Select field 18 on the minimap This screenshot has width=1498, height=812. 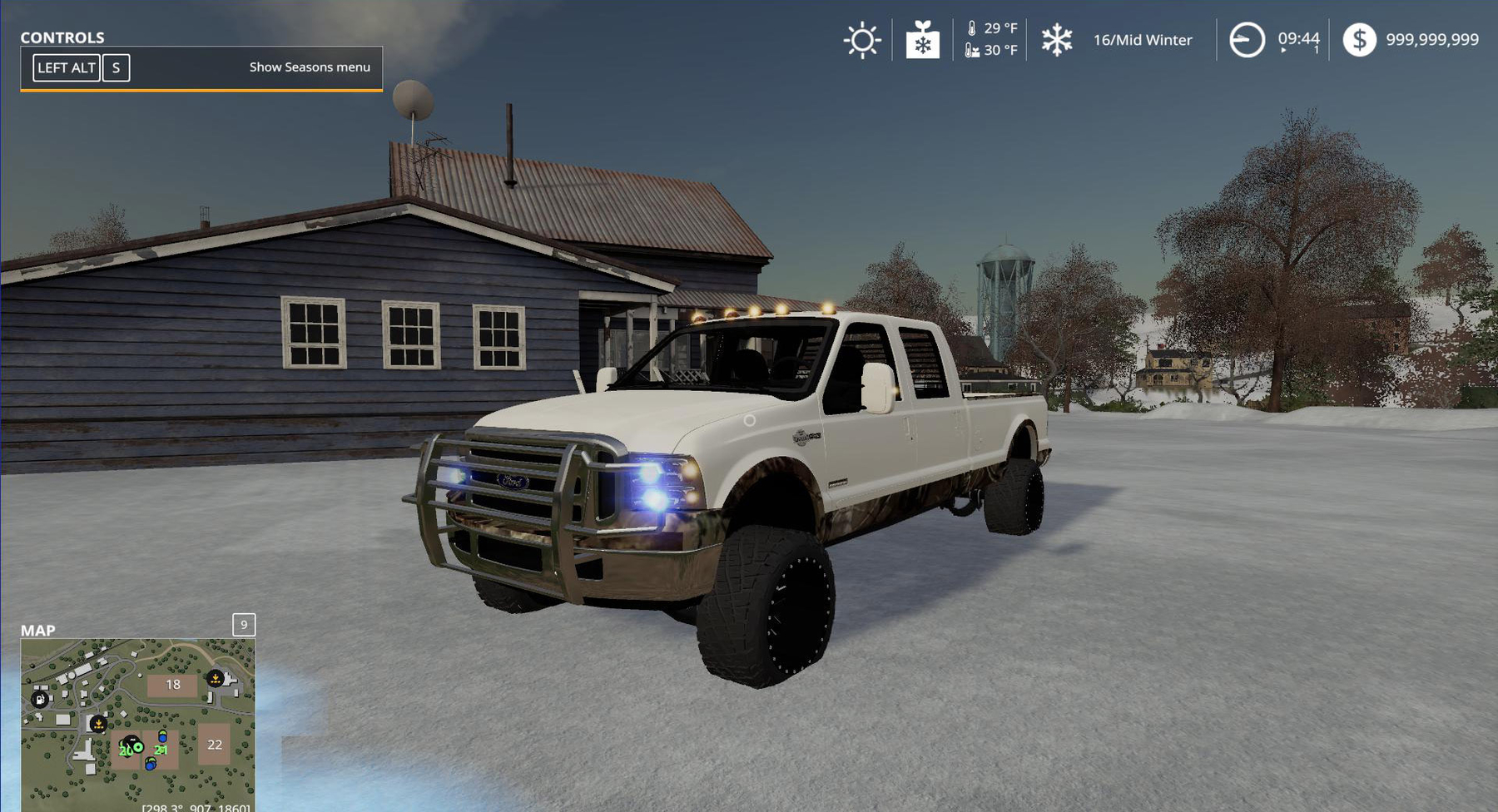(172, 685)
